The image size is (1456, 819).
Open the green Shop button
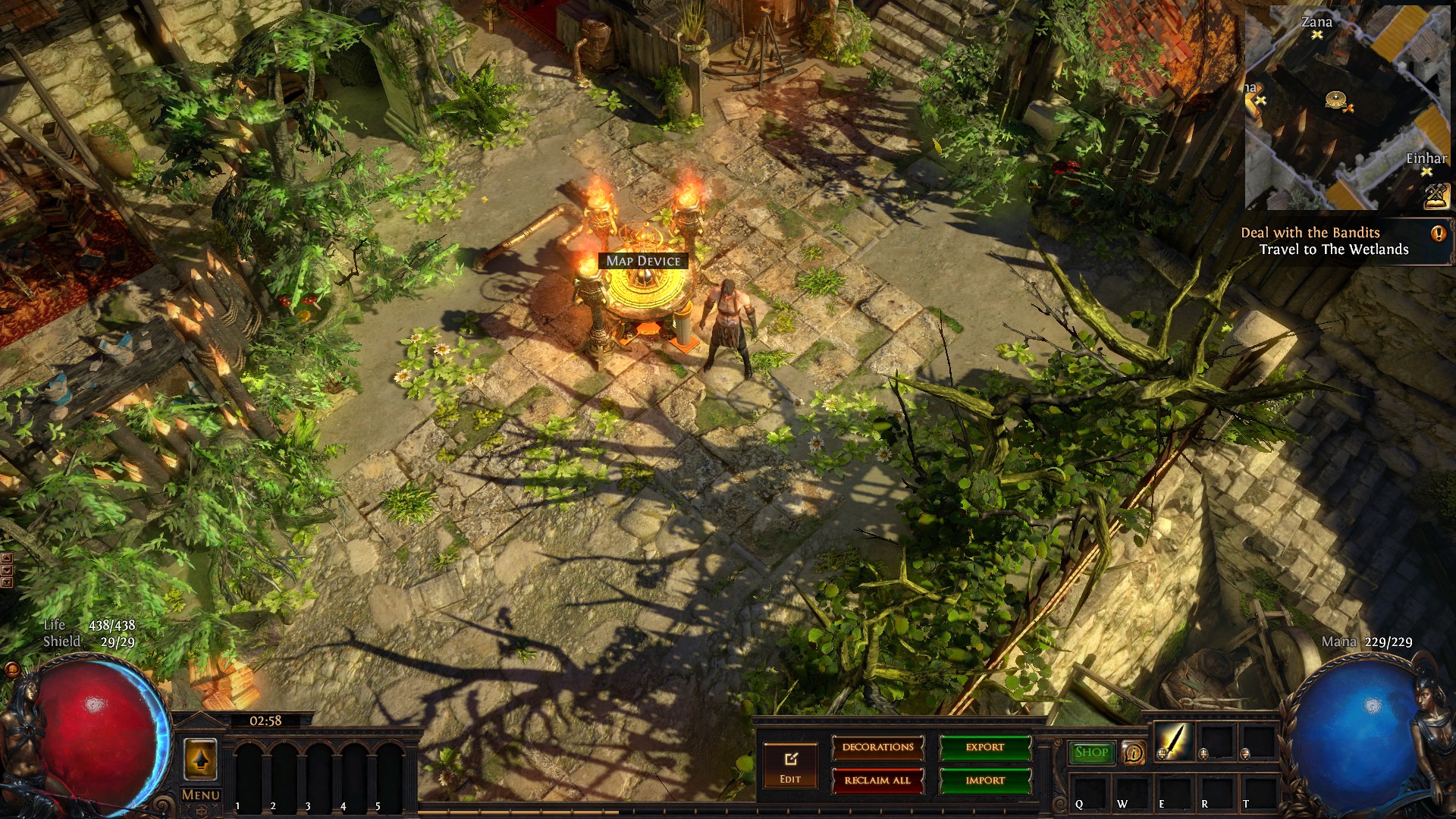pos(1091,752)
